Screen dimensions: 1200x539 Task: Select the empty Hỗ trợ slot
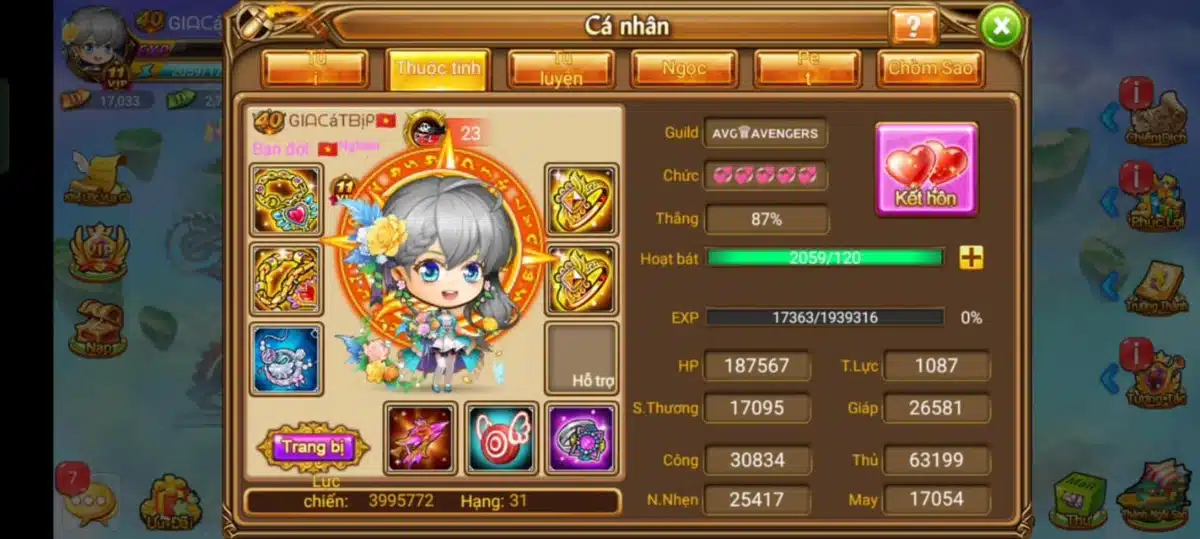click(x=582, y=358)
